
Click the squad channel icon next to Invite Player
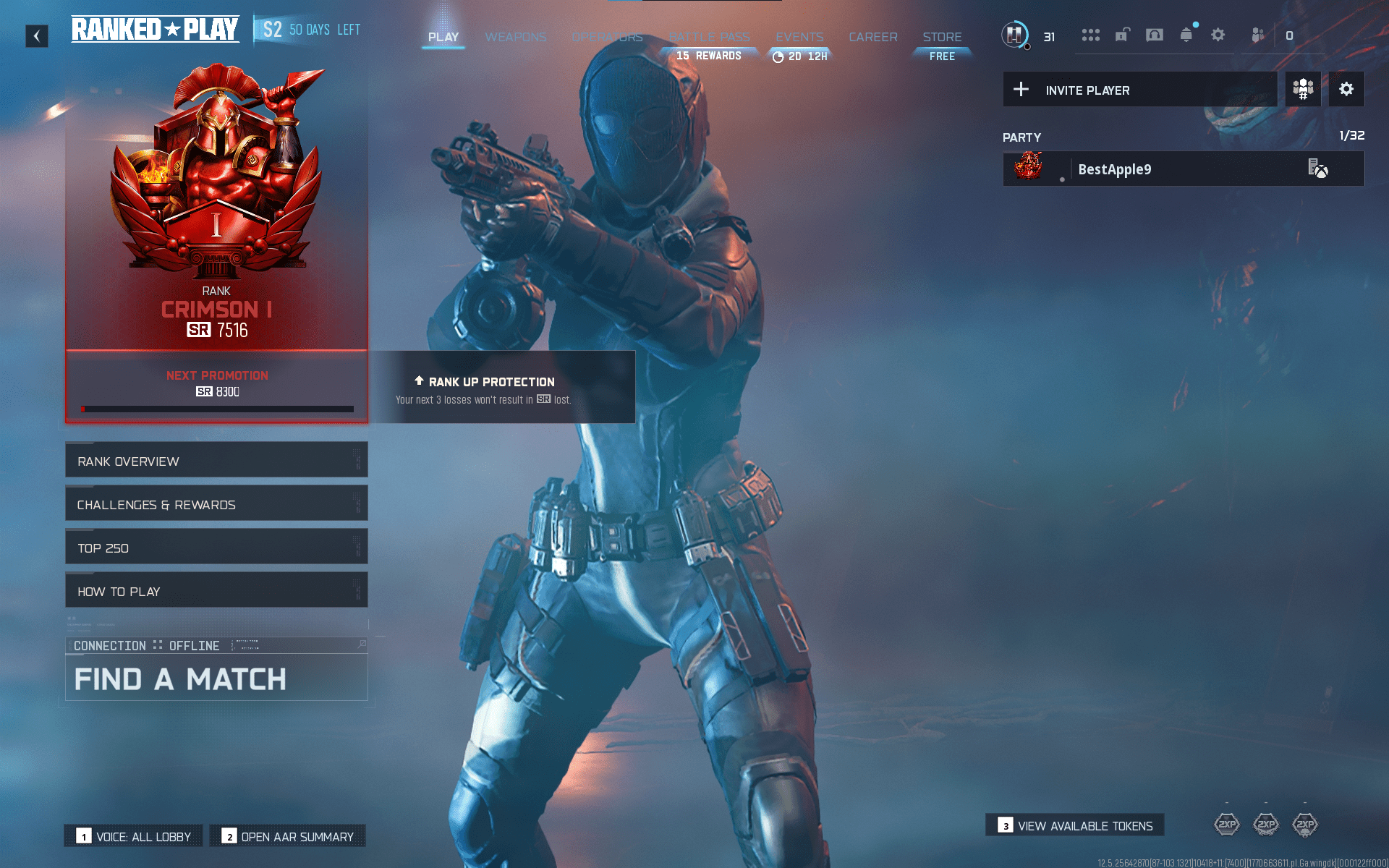(1303, 89)
